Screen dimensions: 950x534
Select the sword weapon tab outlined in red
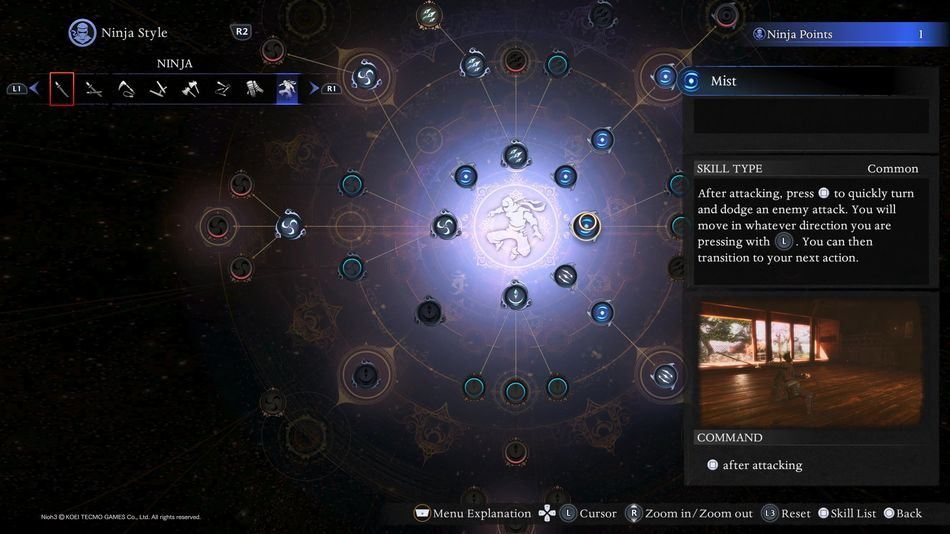[62, 89]
